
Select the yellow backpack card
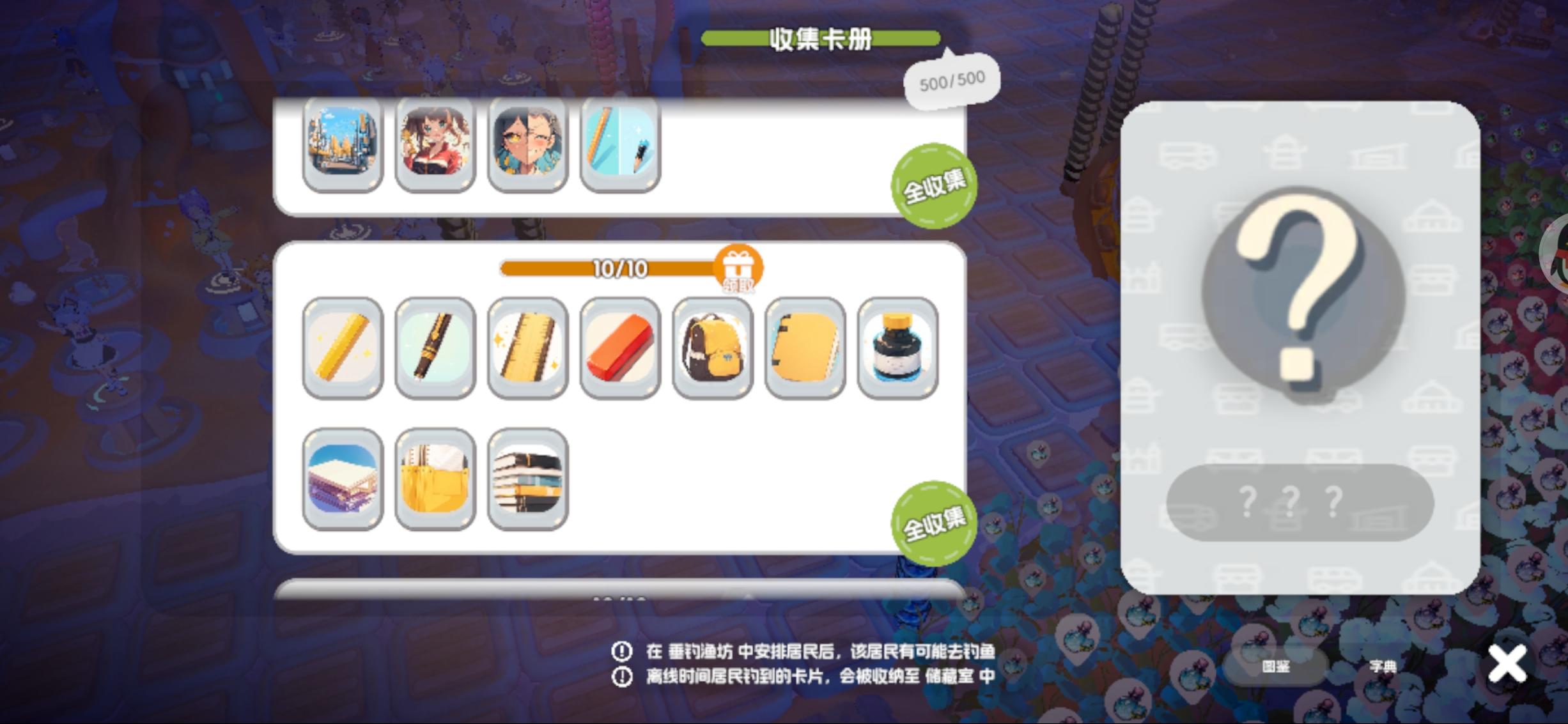click(x=711, y=349)
